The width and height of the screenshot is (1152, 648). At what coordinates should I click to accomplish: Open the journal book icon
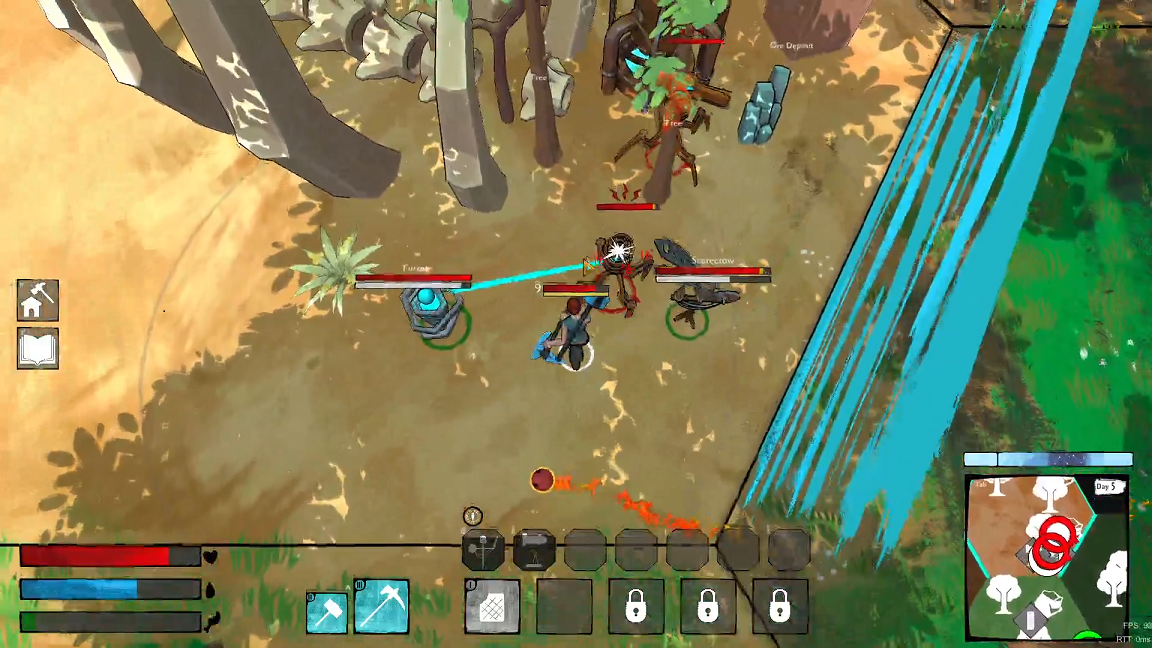tap(37, 348)
